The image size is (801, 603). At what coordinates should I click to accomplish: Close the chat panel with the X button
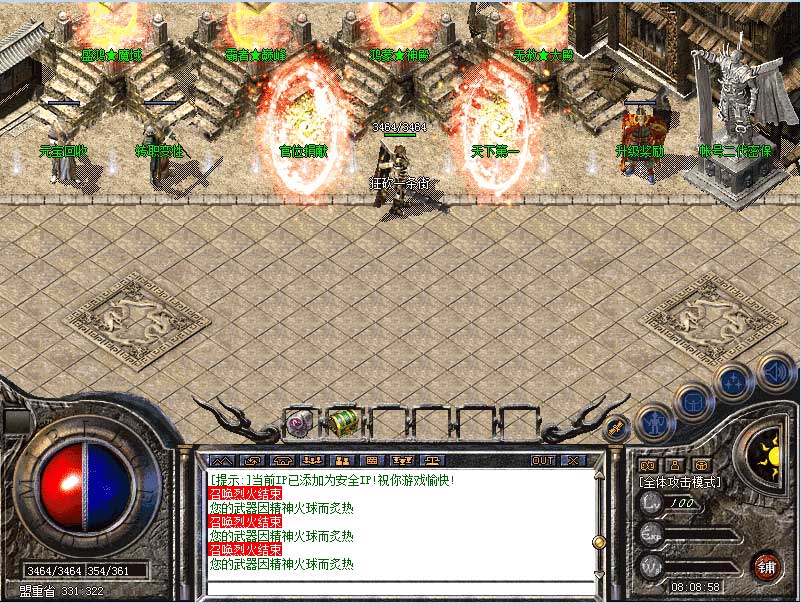pyautogui.click(x=573, y=461)
